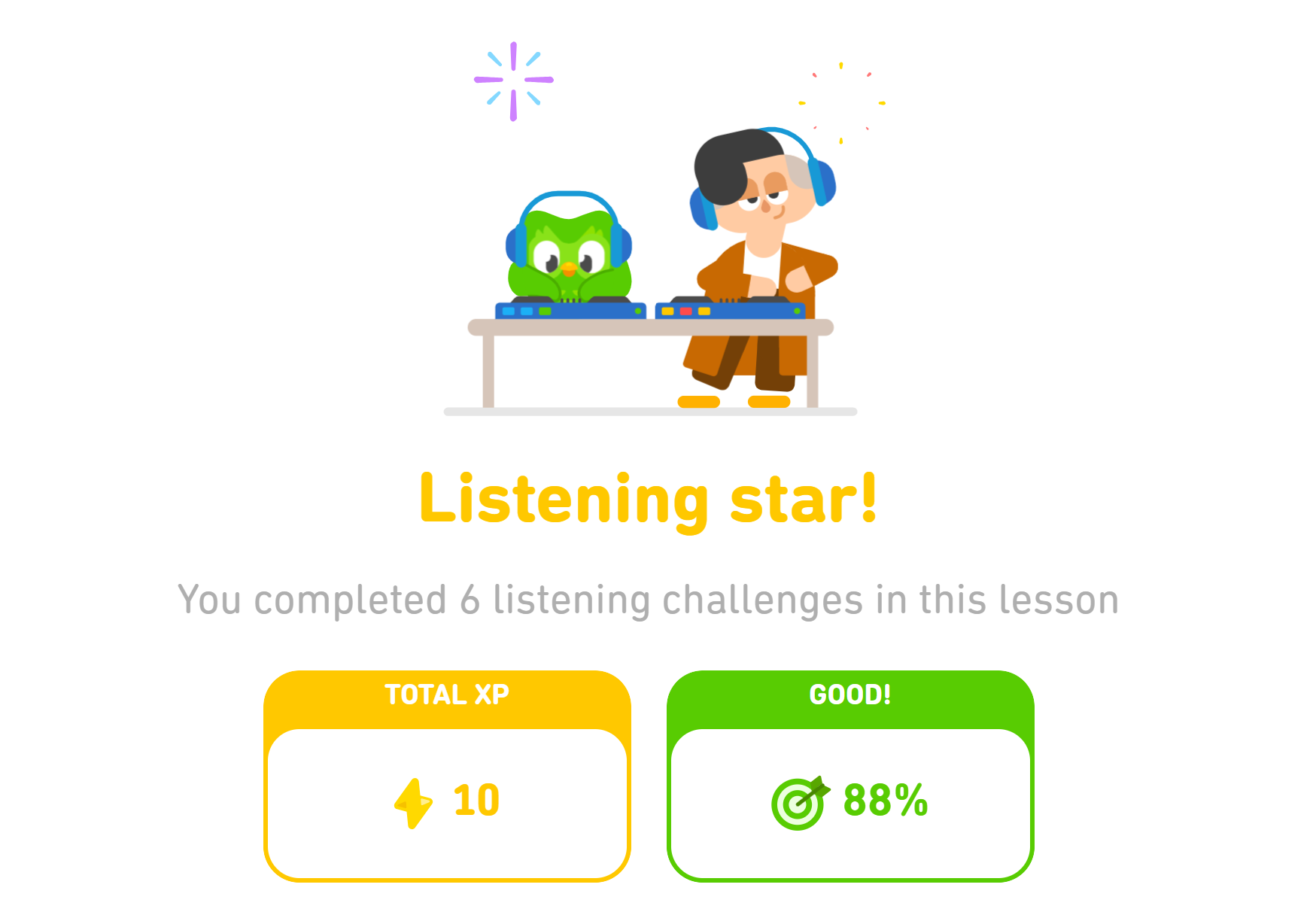
Task: Select the 88% accuracy value
Action: pos(886,801)
